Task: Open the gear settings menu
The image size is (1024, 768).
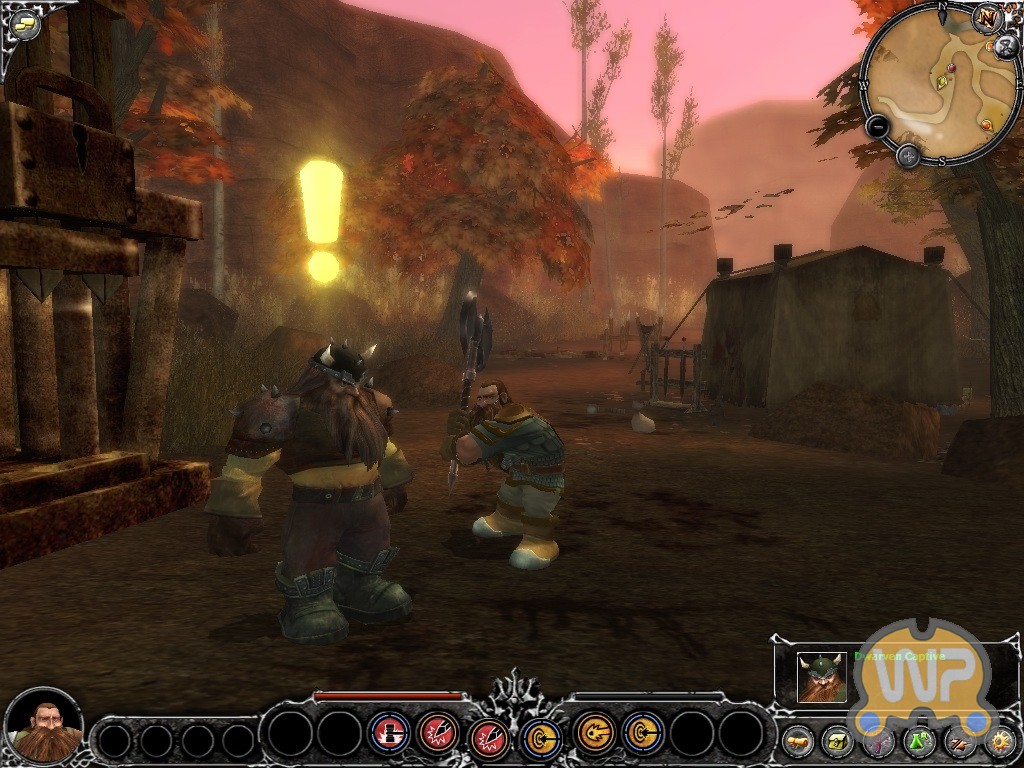Action: pyautogui.click(x=999, y=741)
